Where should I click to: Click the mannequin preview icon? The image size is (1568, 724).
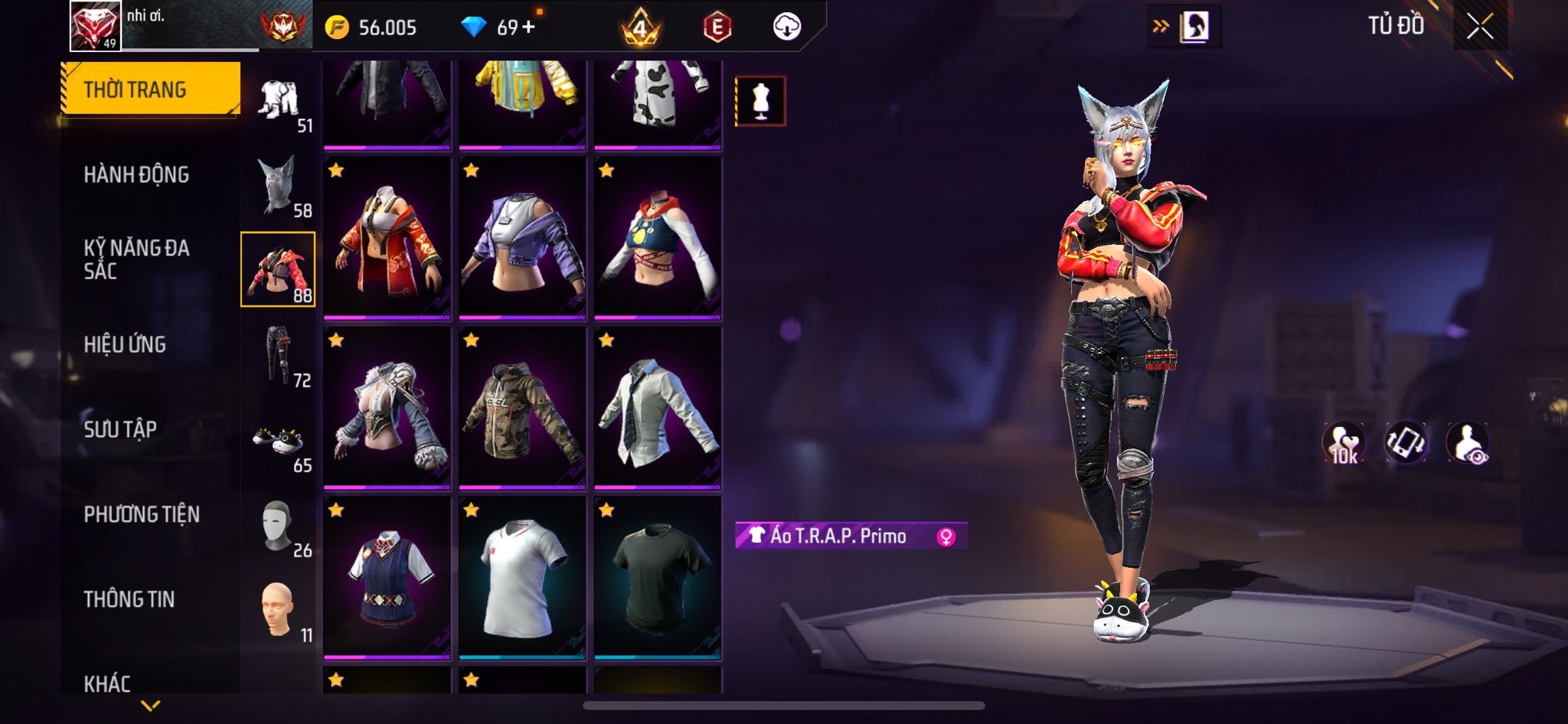click(x=760, y=101)
